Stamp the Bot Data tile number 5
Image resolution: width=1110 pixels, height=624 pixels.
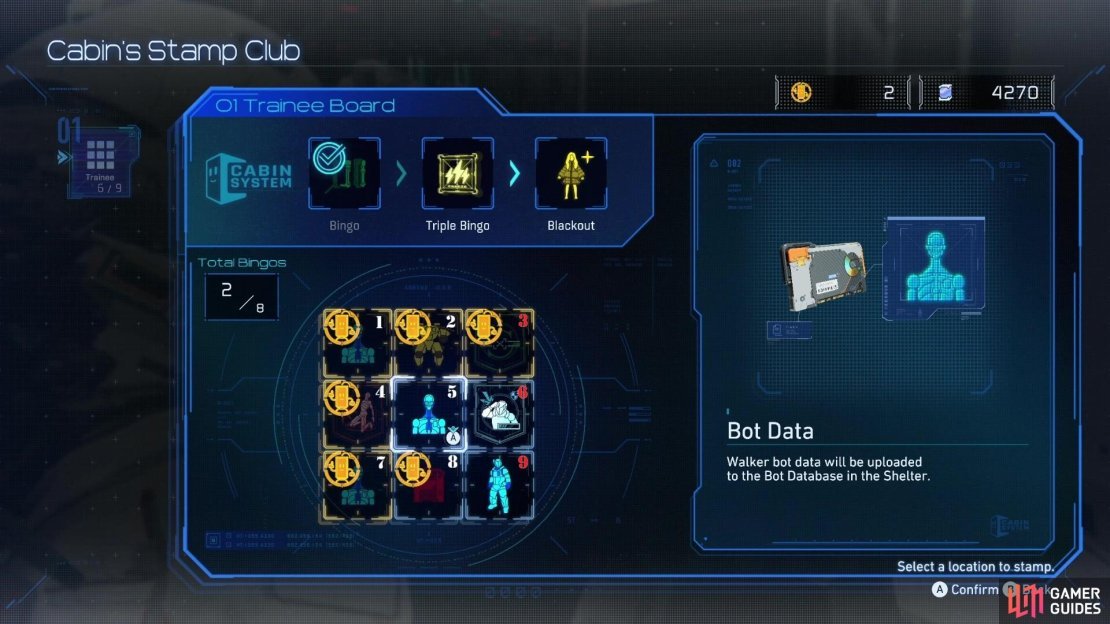428,414
